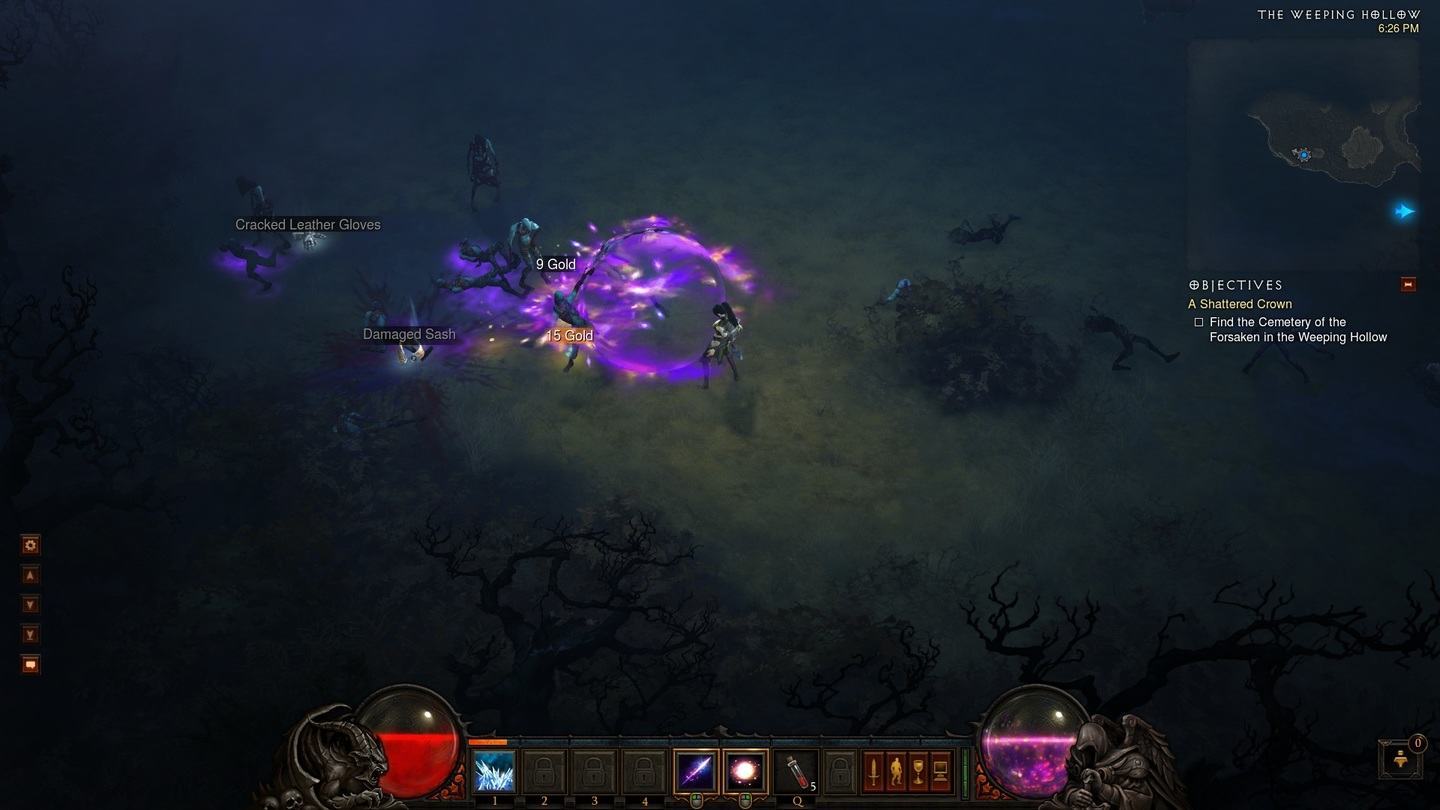Click the gear icon in the left sidebar
The width and height of the screenshot is (1440, 810).
pos(30,544)
